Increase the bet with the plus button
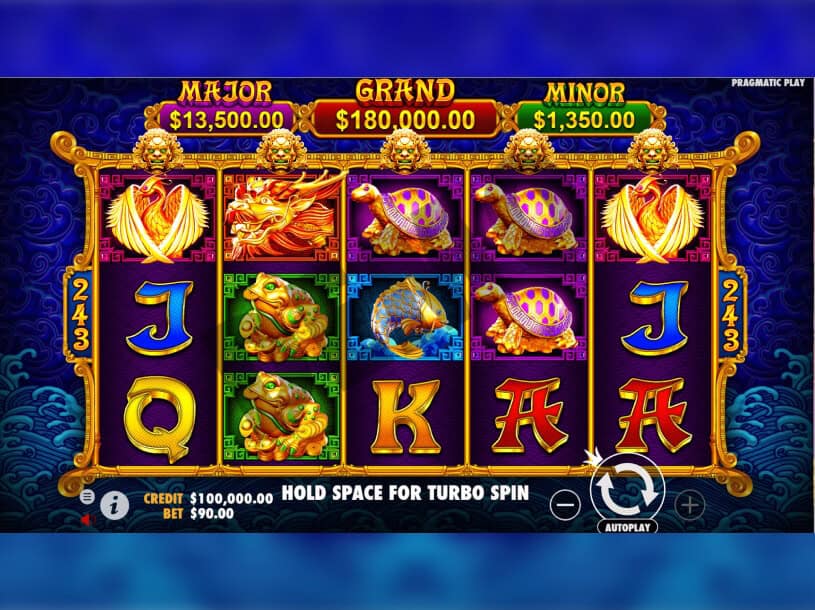The width and height of the screenshot is (815, 610). [690, 505]
